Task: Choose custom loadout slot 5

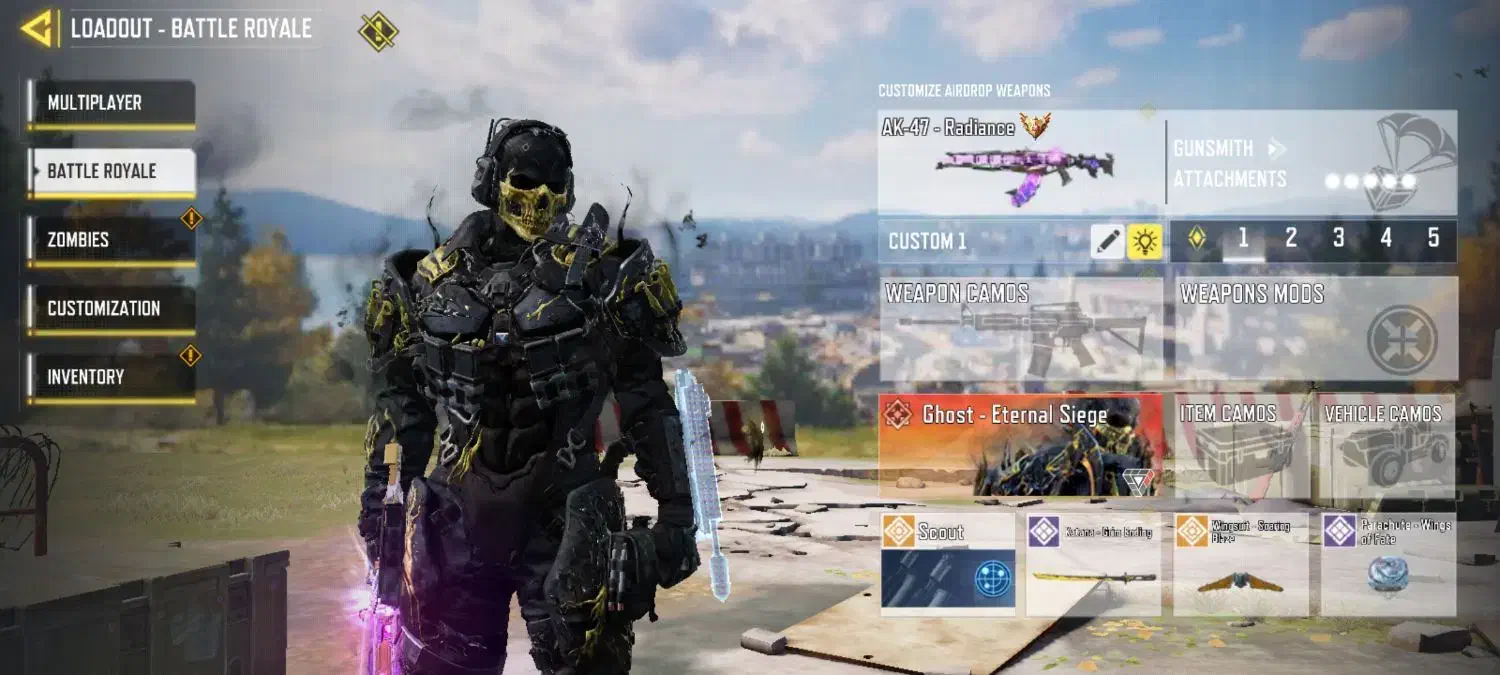Action: (x=1433, y=239)
